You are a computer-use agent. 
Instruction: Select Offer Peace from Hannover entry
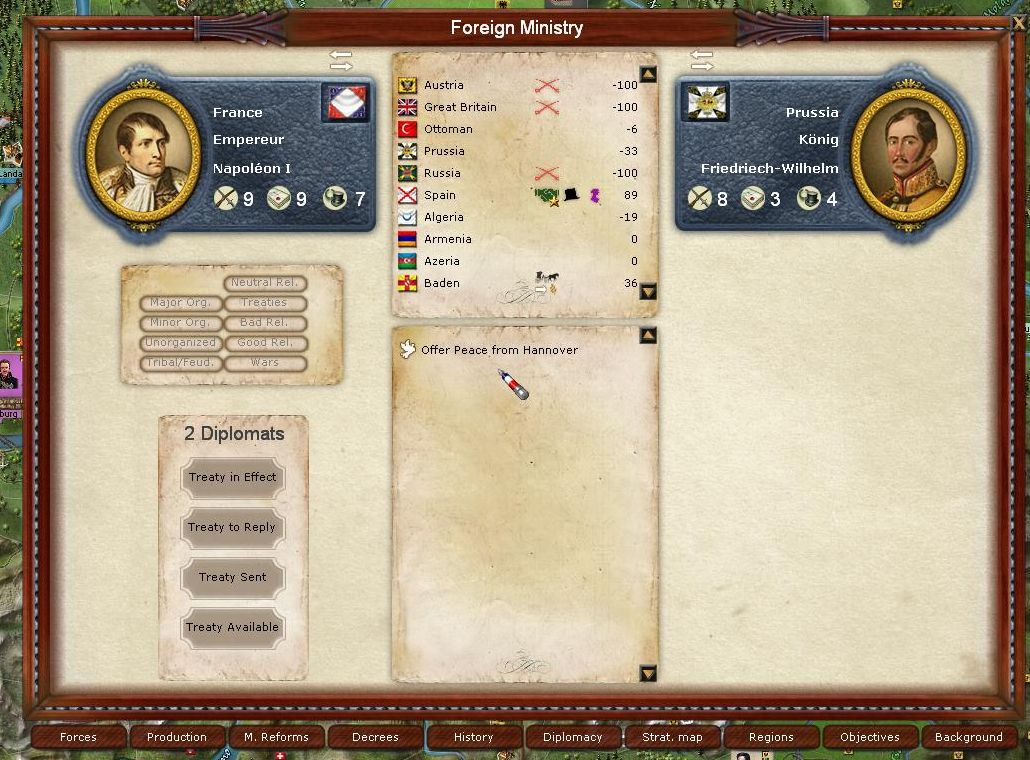pos(498,351)
